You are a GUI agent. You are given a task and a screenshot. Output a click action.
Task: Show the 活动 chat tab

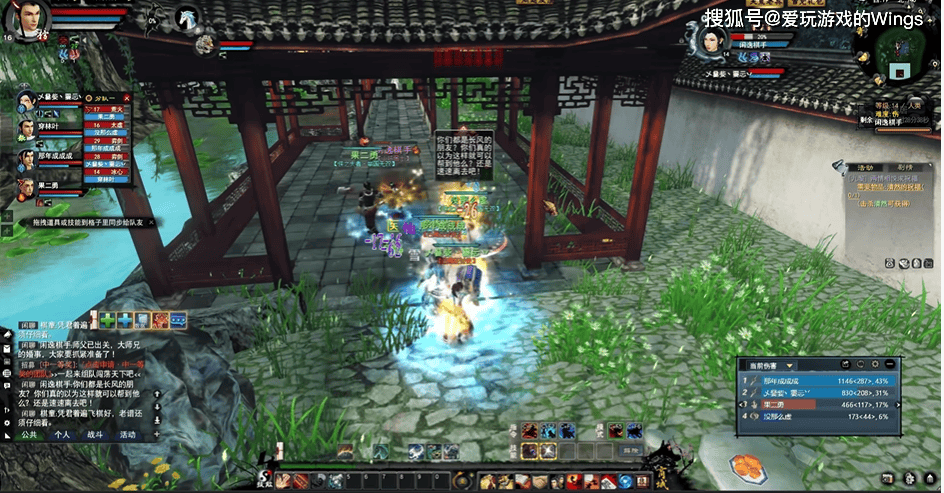pyautogui.click(x=128, y=436)
